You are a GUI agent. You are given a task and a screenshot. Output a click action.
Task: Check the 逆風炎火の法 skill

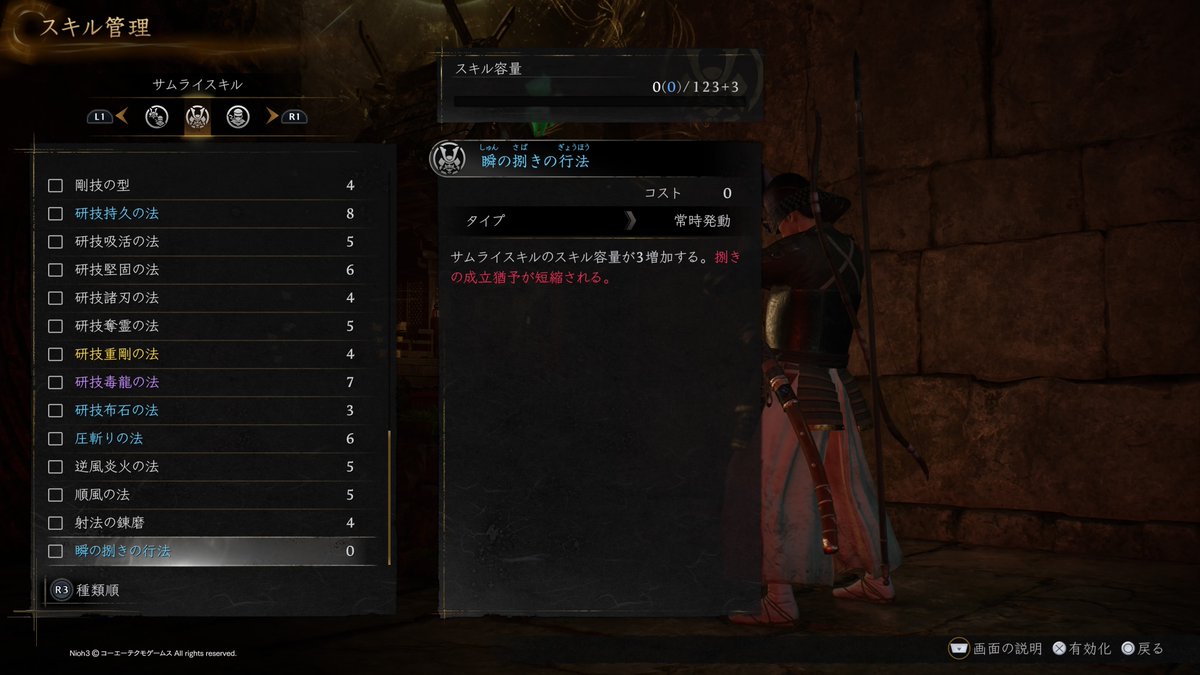[x=56, y=466]
